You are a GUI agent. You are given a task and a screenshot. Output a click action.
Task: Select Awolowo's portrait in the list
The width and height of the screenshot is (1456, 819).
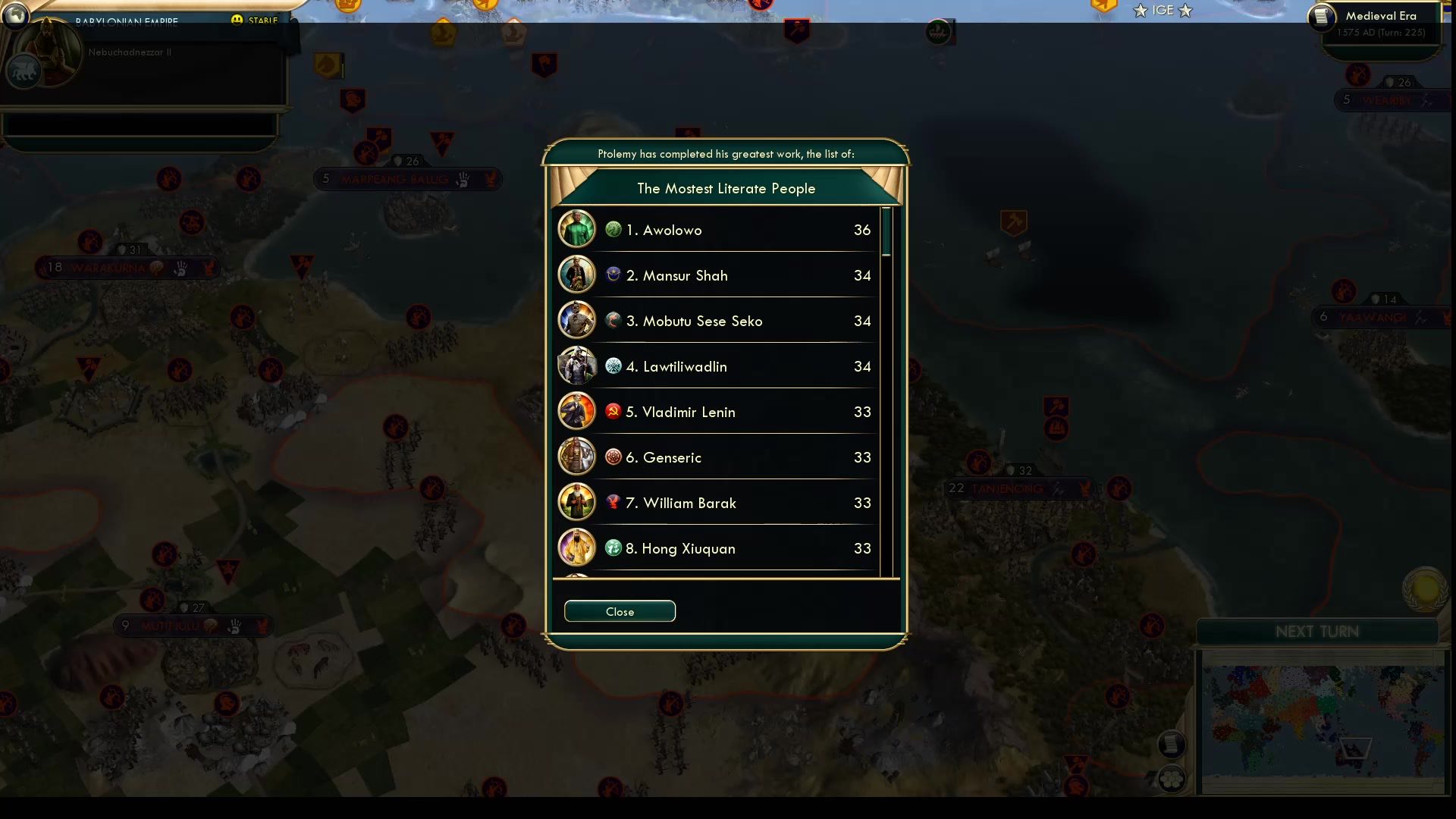point(576,229)
